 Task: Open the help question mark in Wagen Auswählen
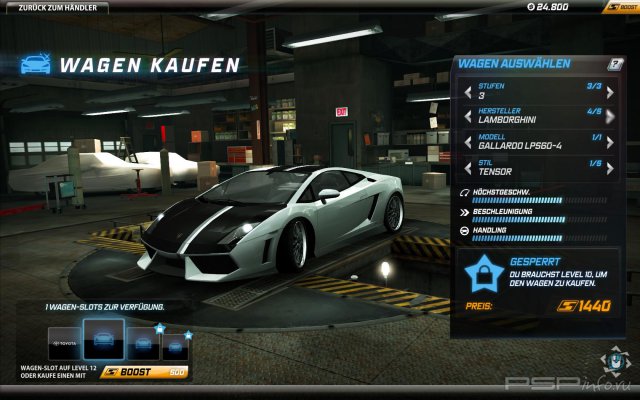pos(616,64)
